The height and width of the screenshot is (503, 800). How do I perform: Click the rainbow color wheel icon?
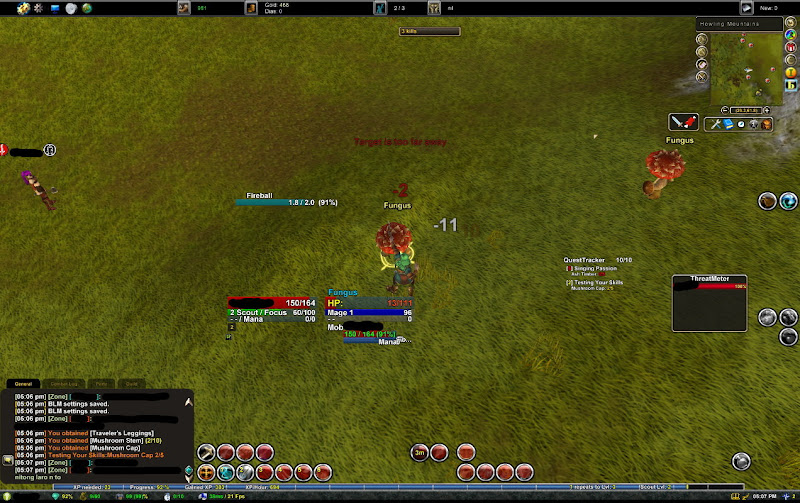point(790,33)
